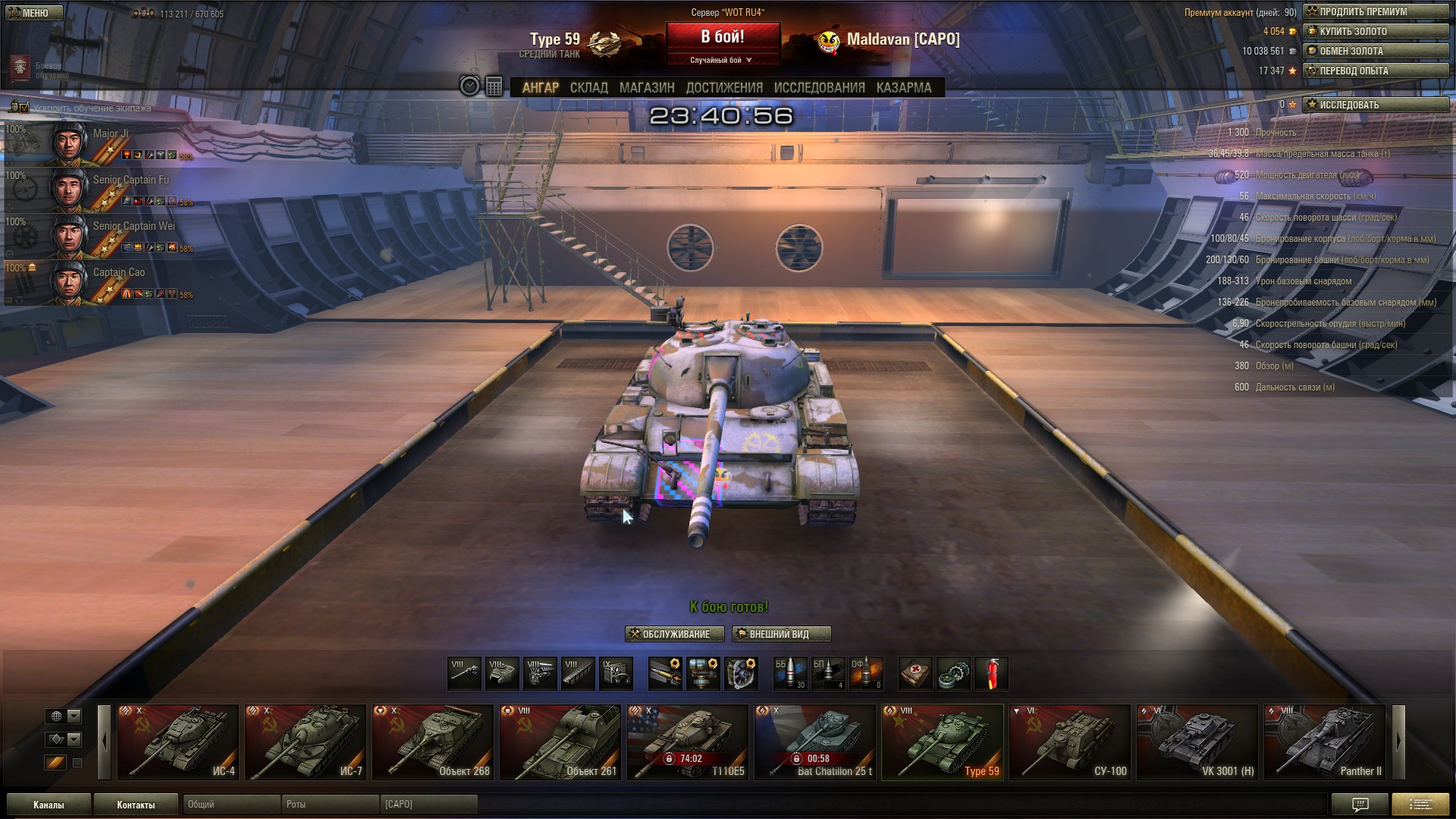Open the Обслуживание service window
The width and height of the screenshot is (1456, 819).
click(674, 634)
